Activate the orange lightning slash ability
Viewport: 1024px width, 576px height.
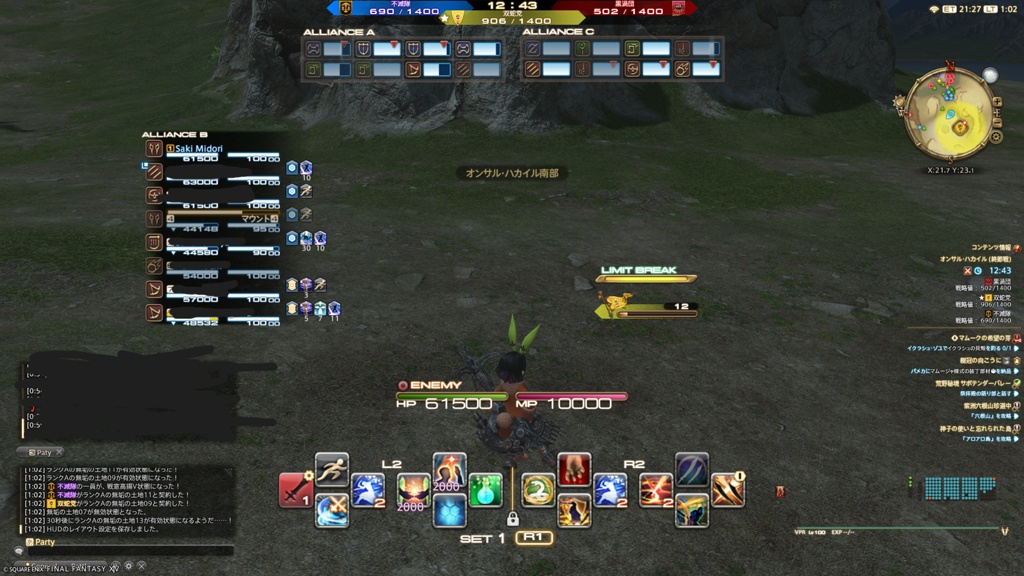click(x=656, y=490)
